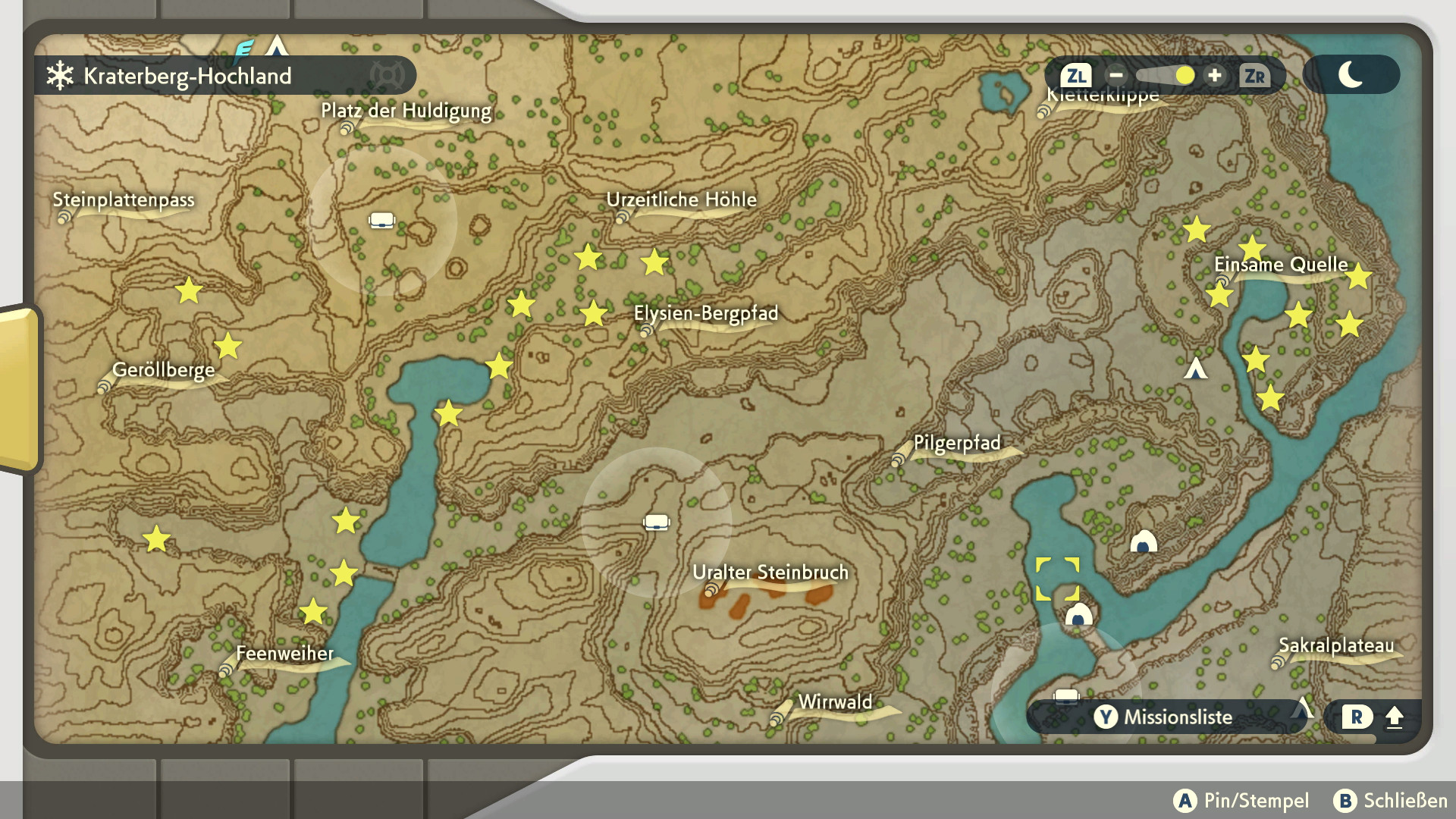This screenshot has height=819, width=1456.
Task: Place a marker using Pin/Stempel
Action: pyautogui.click(x=1241, y=800)
